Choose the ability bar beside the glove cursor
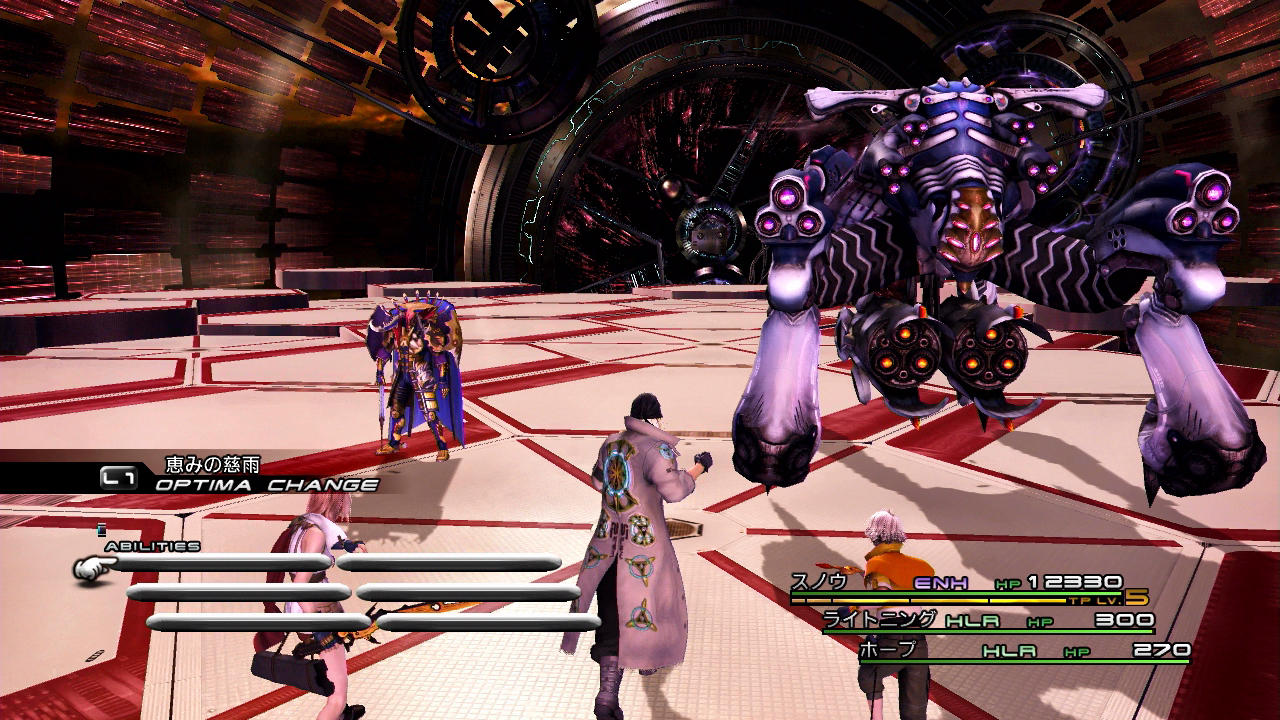The image size is (1280, 720). (x=222, y=563)
